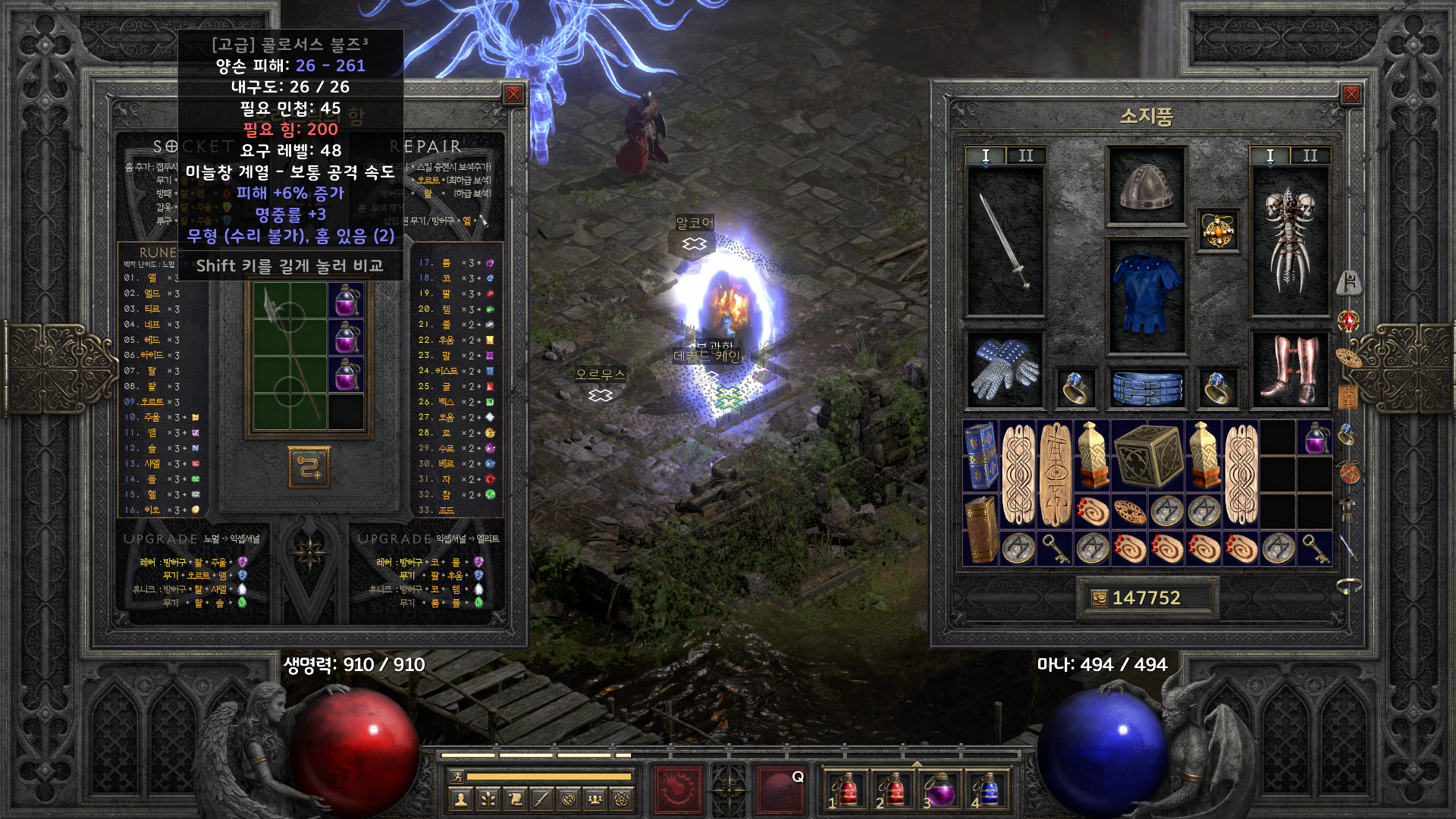Select the equipped sword in the weapon slot
The width and height of the screenshot is (1456, 819).
(x=1005, y=240)
